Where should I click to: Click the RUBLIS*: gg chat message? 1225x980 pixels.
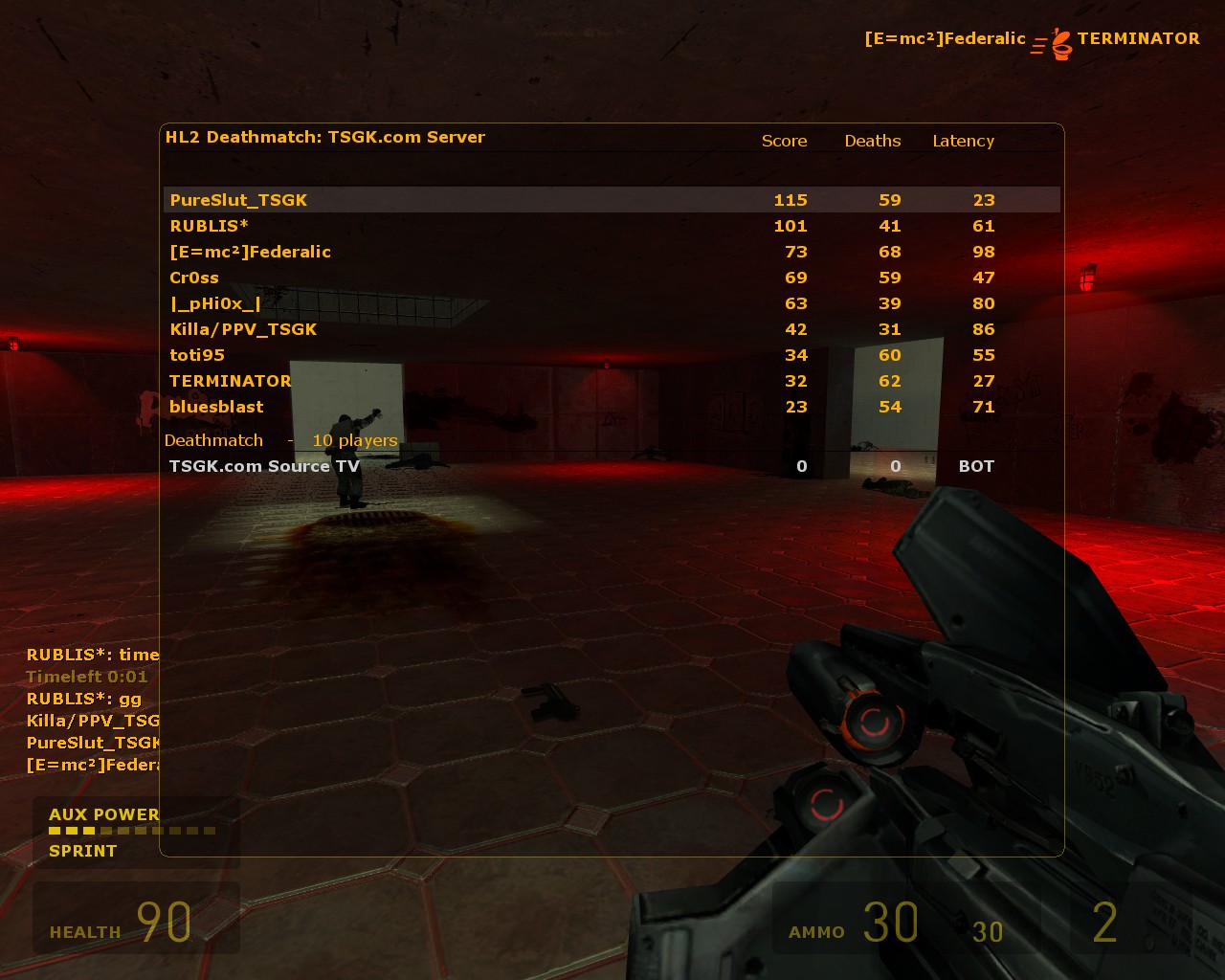tap(83, 699)
